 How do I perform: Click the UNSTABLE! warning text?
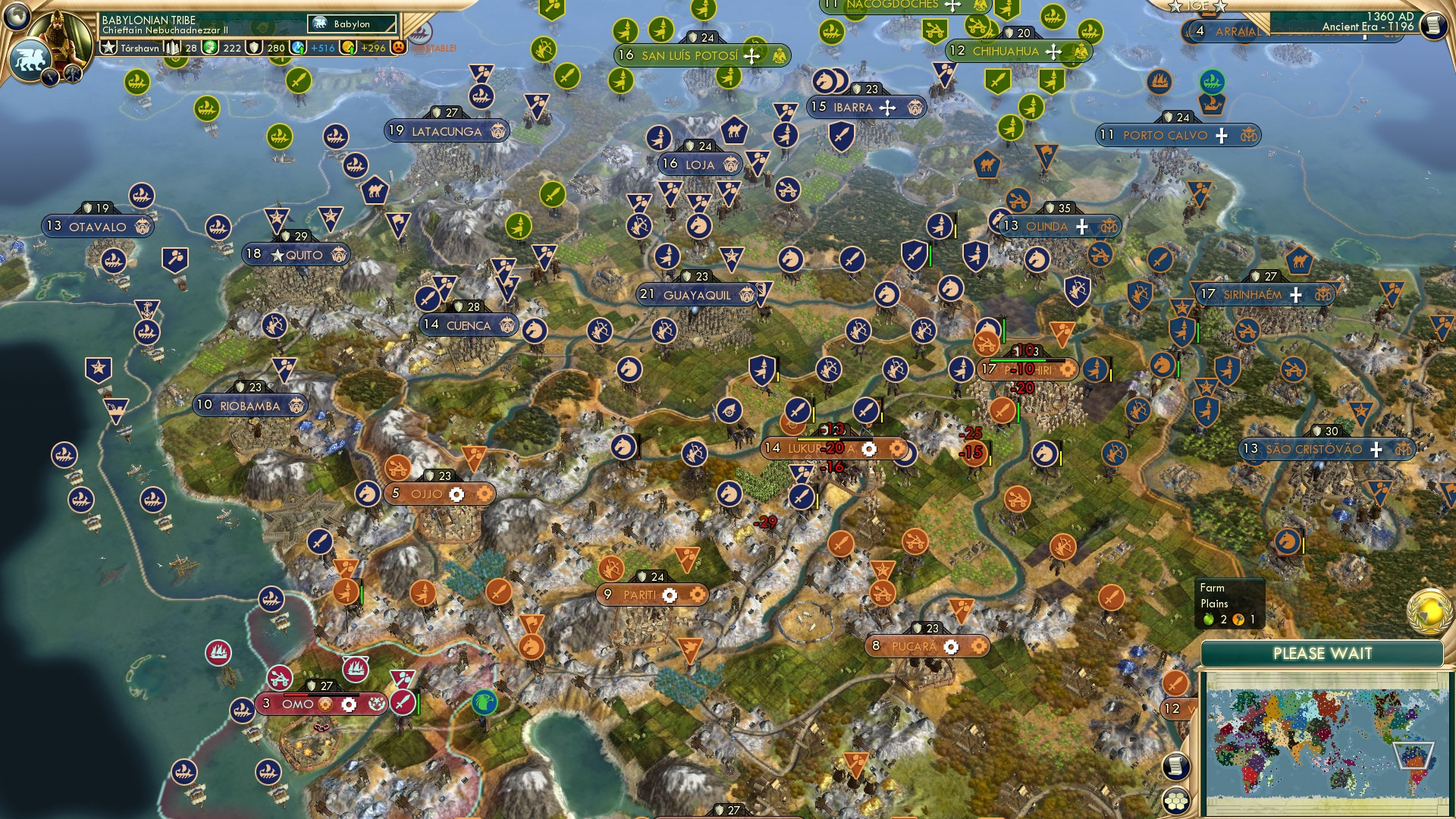(434, 48)
